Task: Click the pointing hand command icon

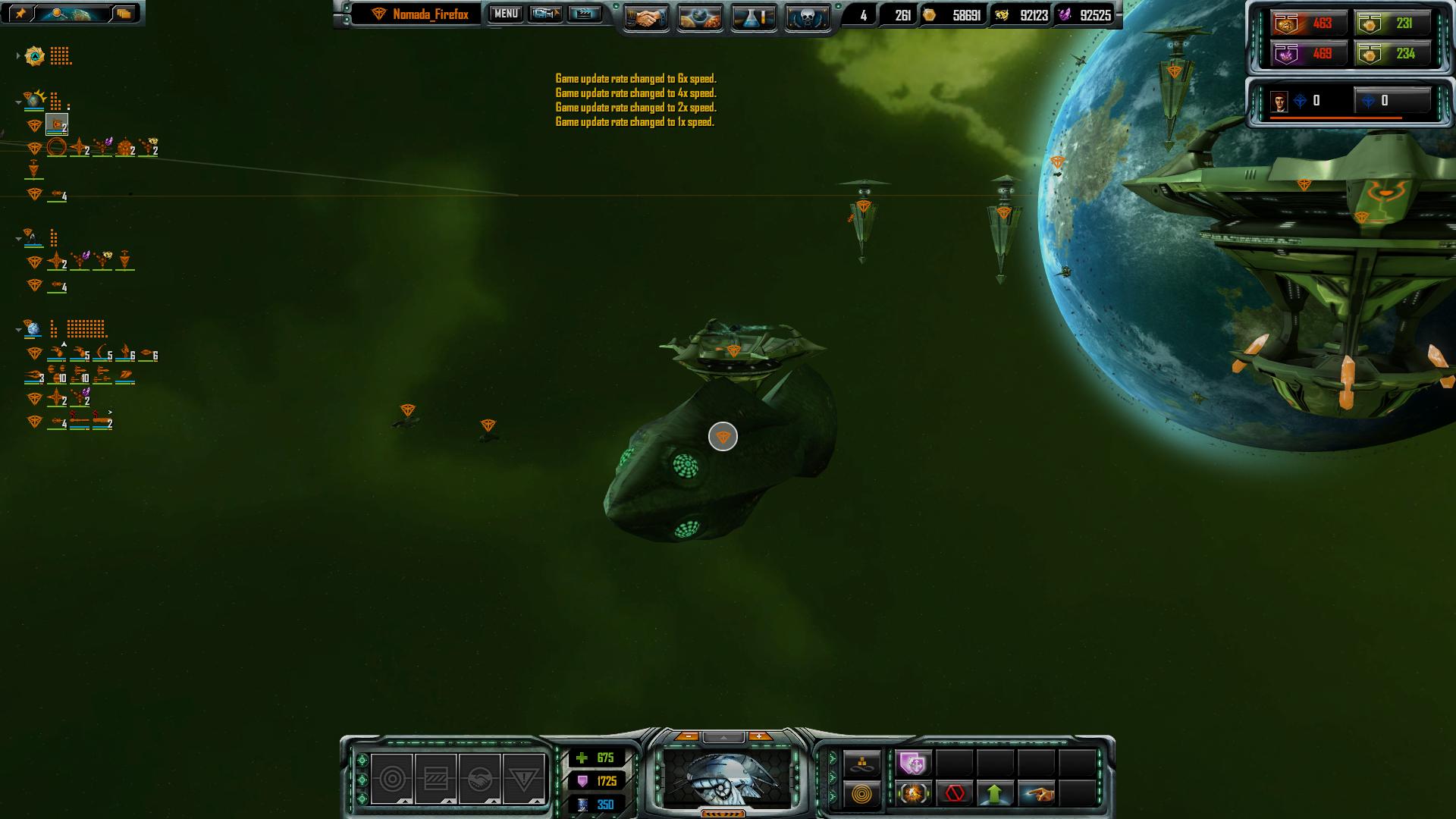Action: 1037,794
